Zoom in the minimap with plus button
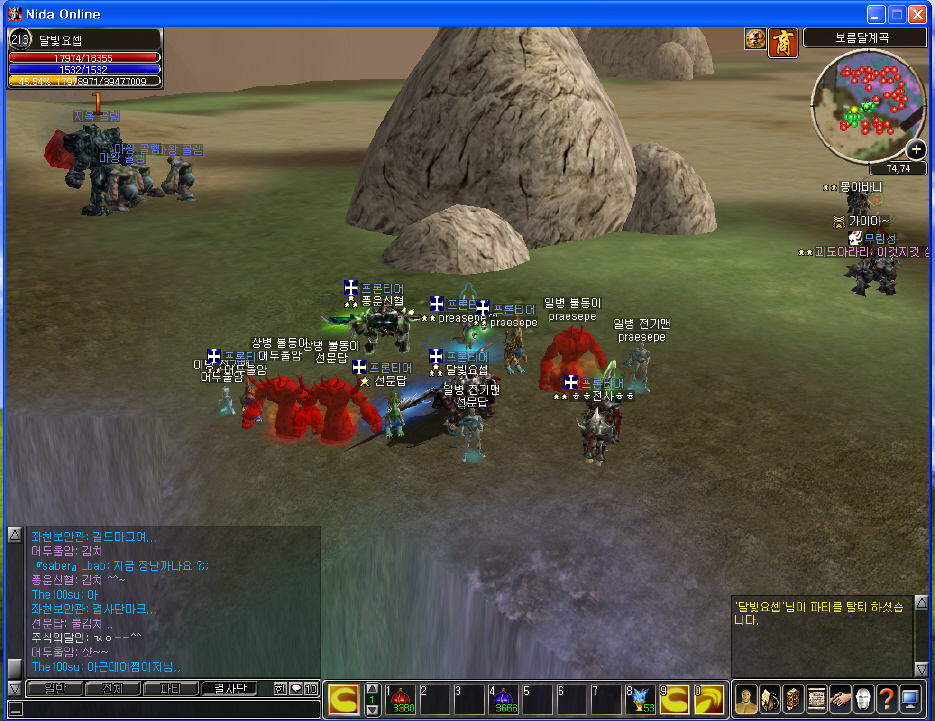This screenshot has height=721, width=935. (915, 150)
